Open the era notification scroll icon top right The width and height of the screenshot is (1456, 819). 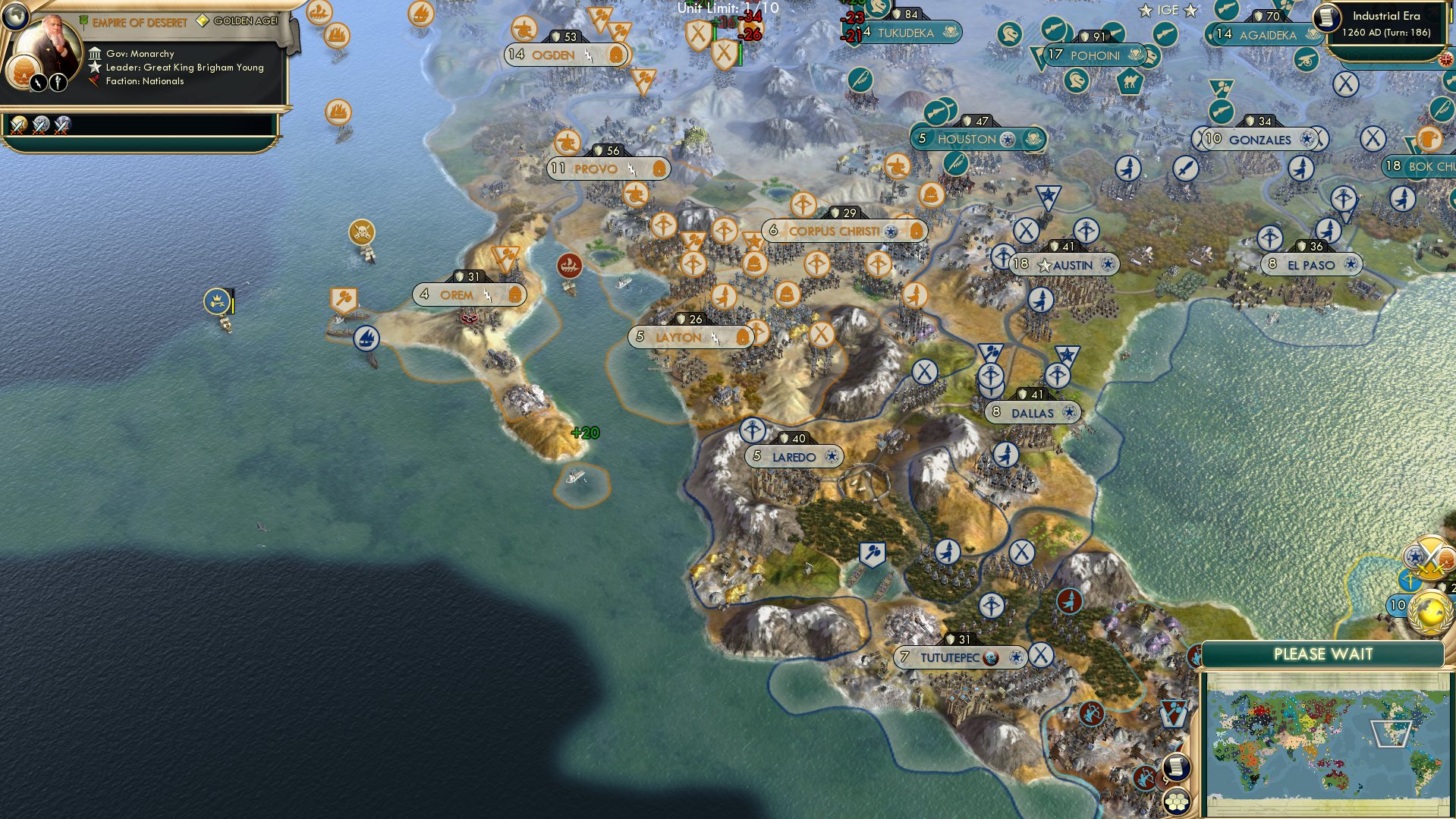1326,17
